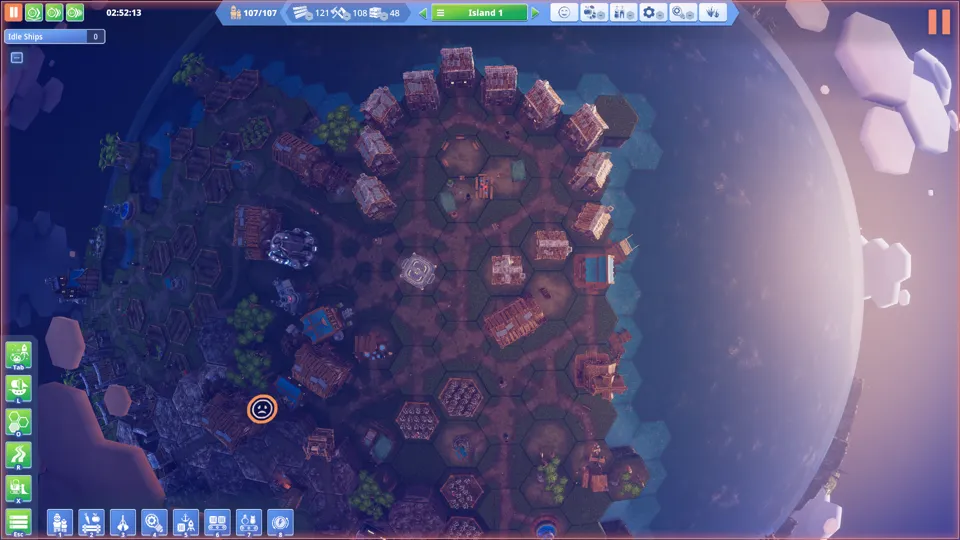960x540 pixels.
Task: Go to the previous island
Action: (x=423, y=13)
